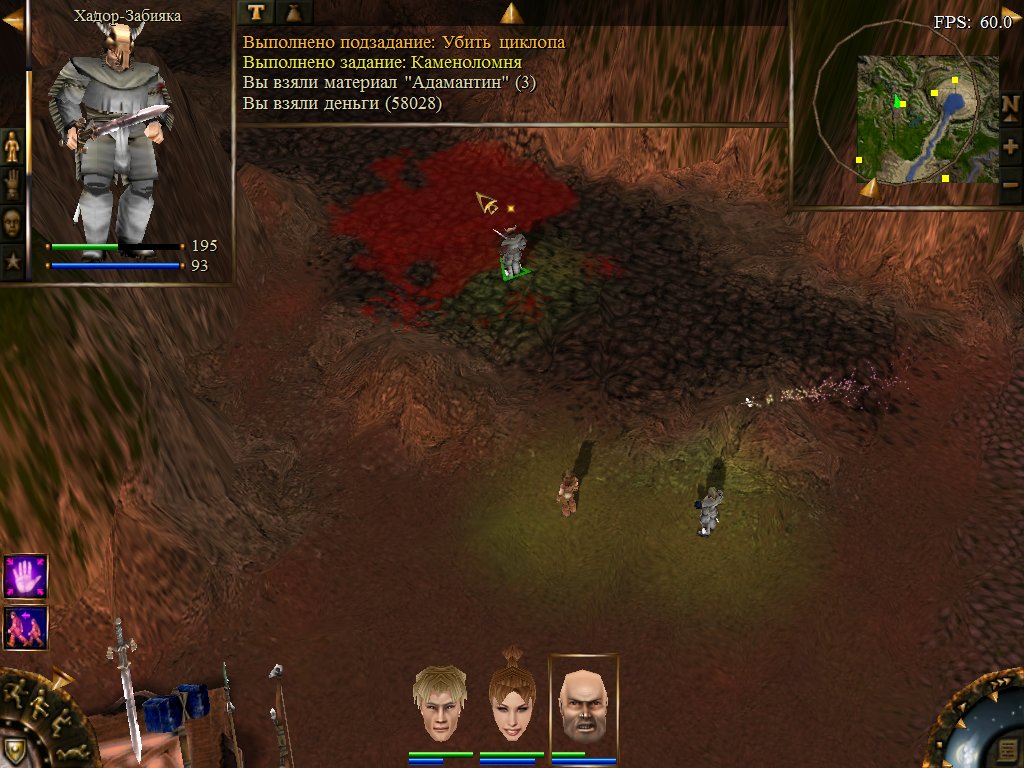
Task: Click the N compass north button
Action: (1010, 106)
